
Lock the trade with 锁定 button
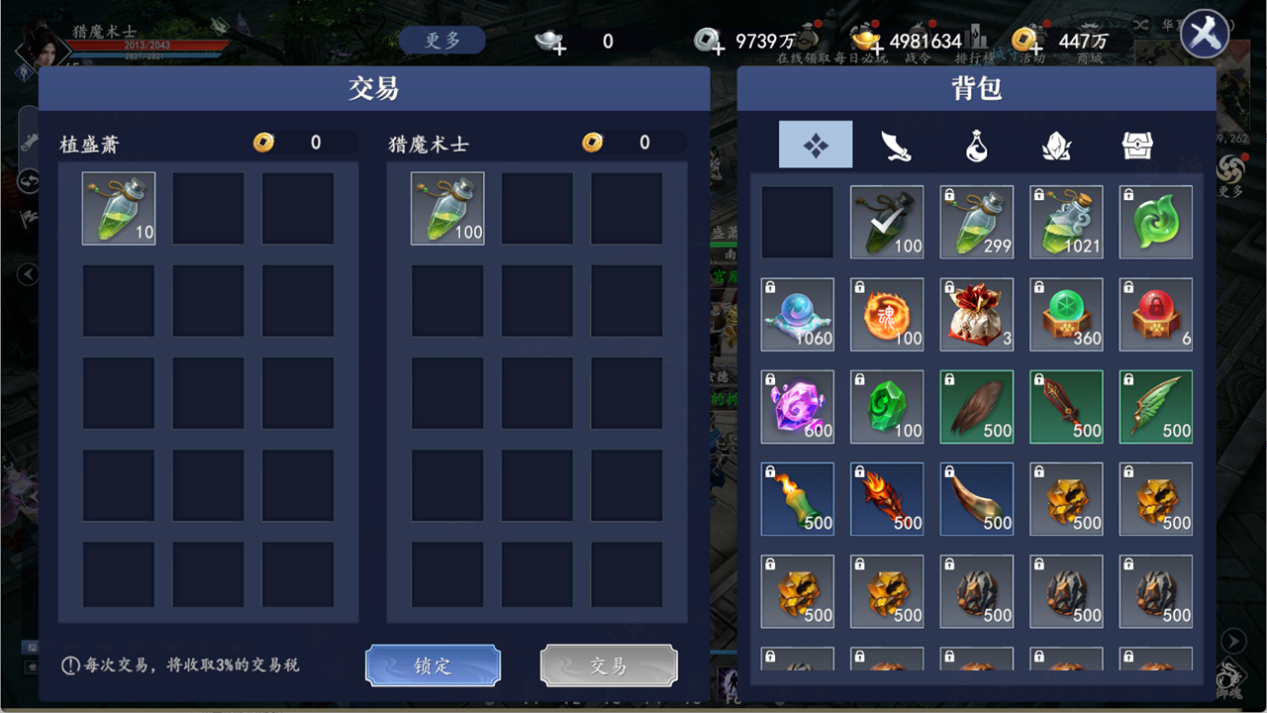point(432,666)
